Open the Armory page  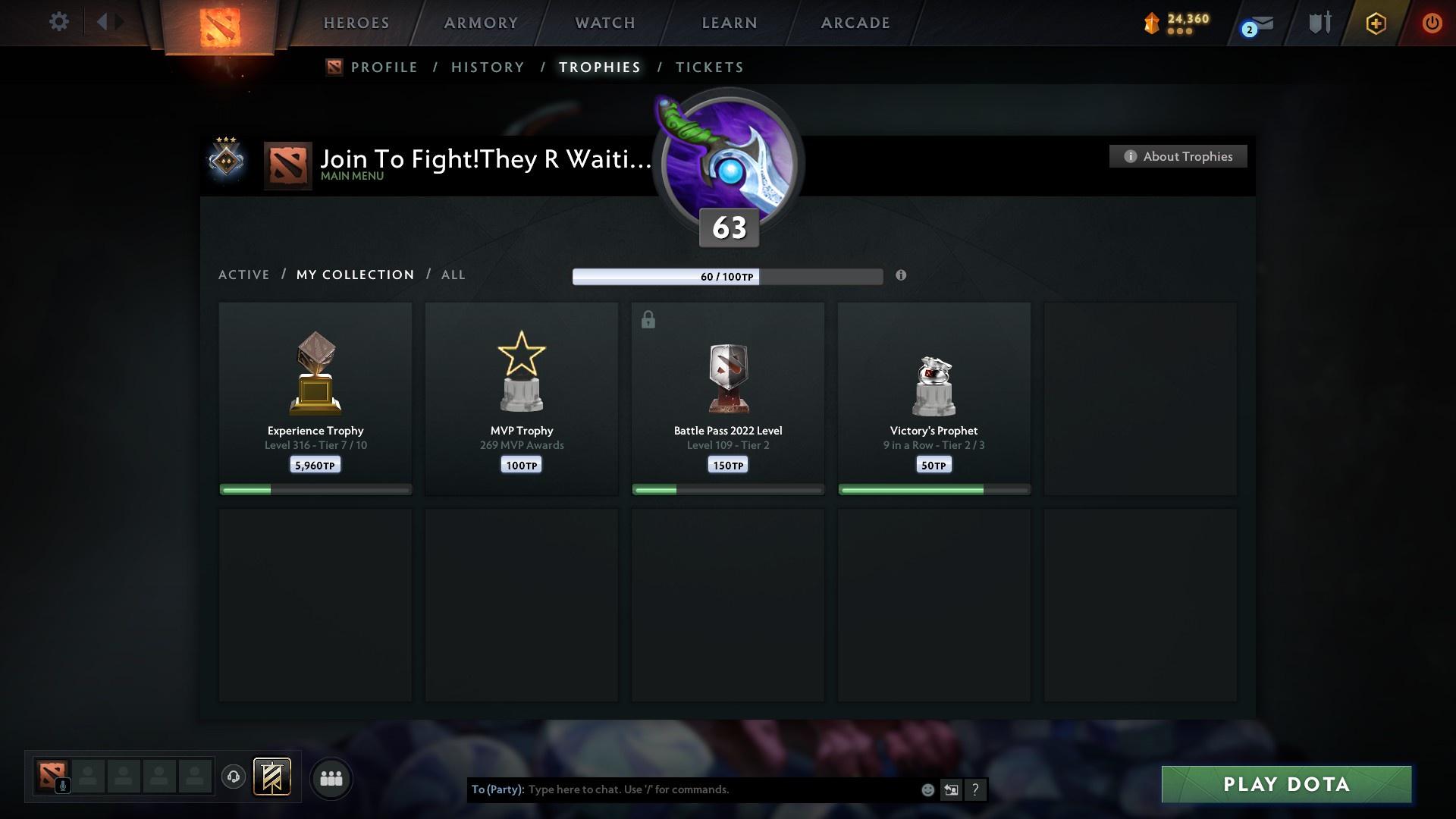(x=481, y=23)
